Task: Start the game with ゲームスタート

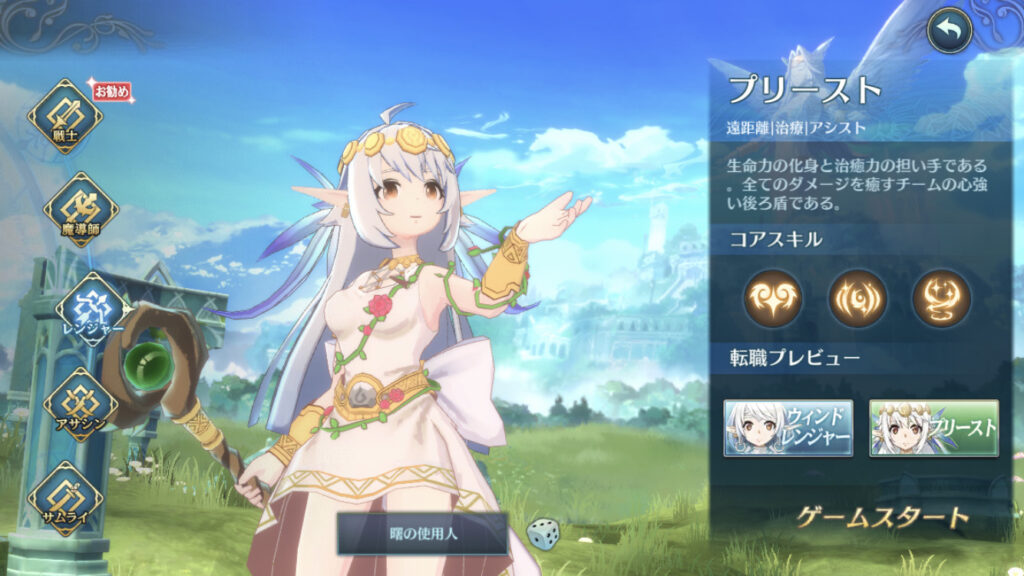Action: pyautogui.click(x=883, y=517)
